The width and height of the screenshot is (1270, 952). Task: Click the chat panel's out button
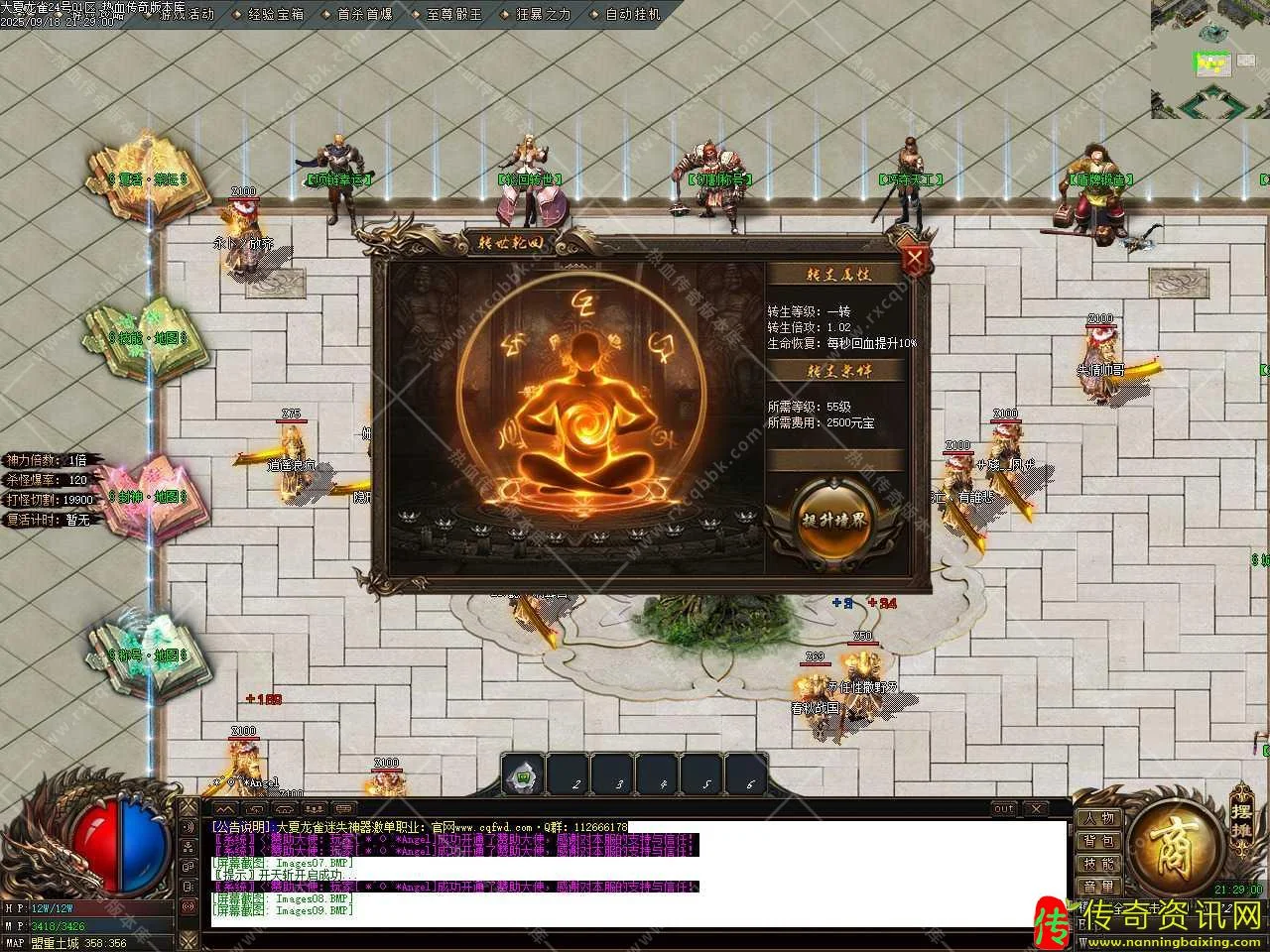coord(1004,809)
